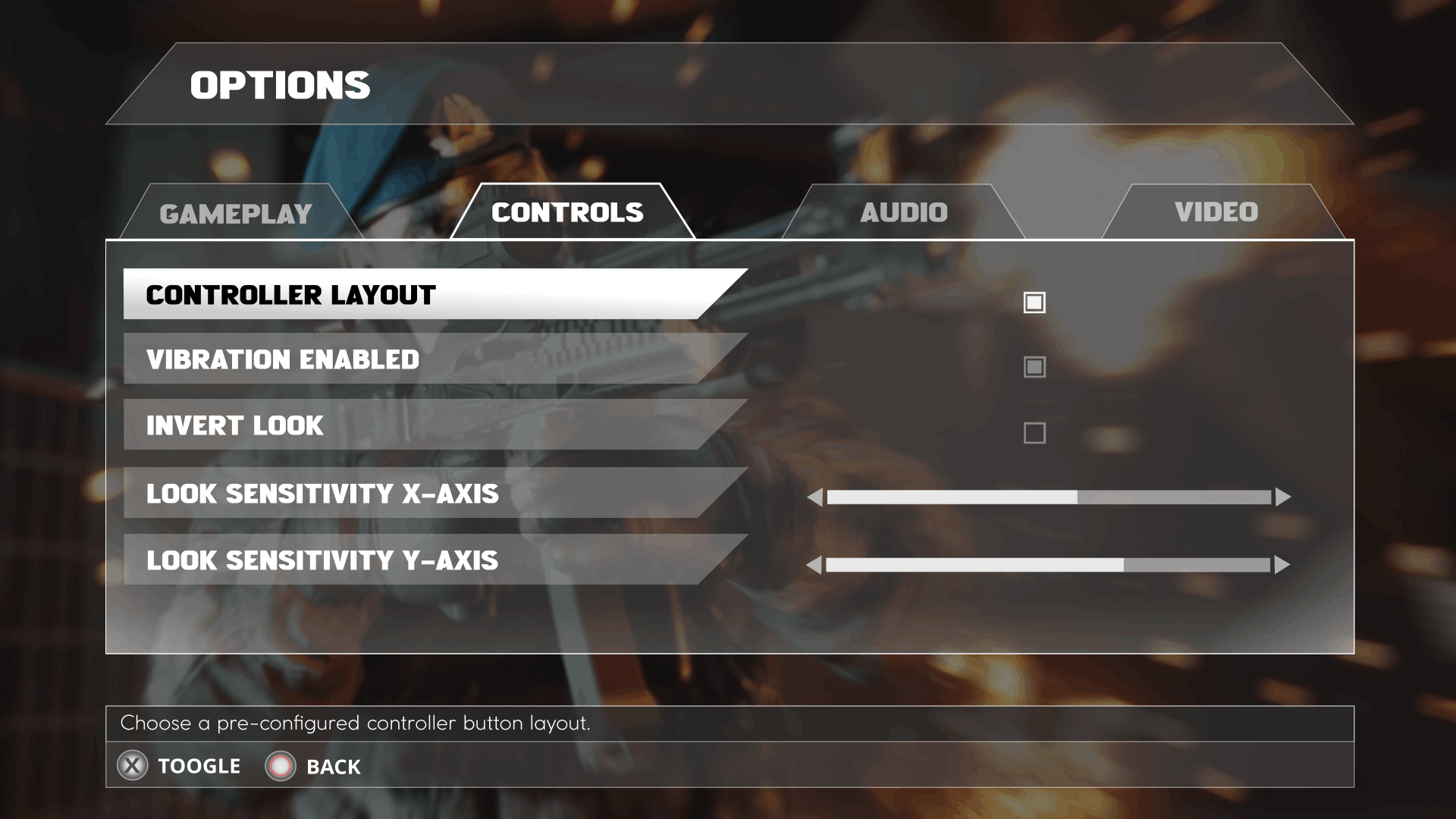
Task: Select the Controls tab
Action: [x=567, y=212]
